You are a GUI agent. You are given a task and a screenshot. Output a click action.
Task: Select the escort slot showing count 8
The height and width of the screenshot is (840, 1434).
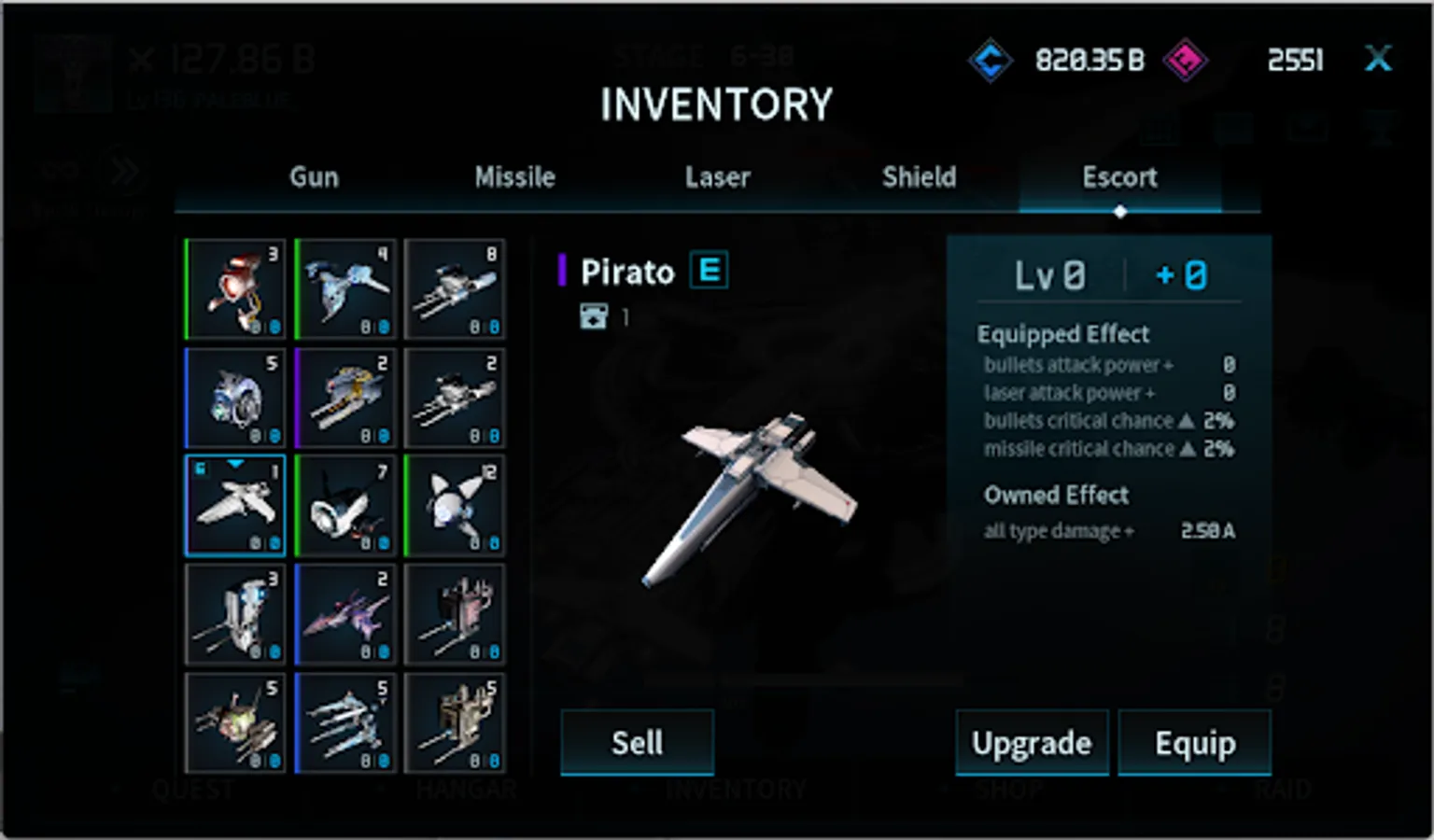456,288
